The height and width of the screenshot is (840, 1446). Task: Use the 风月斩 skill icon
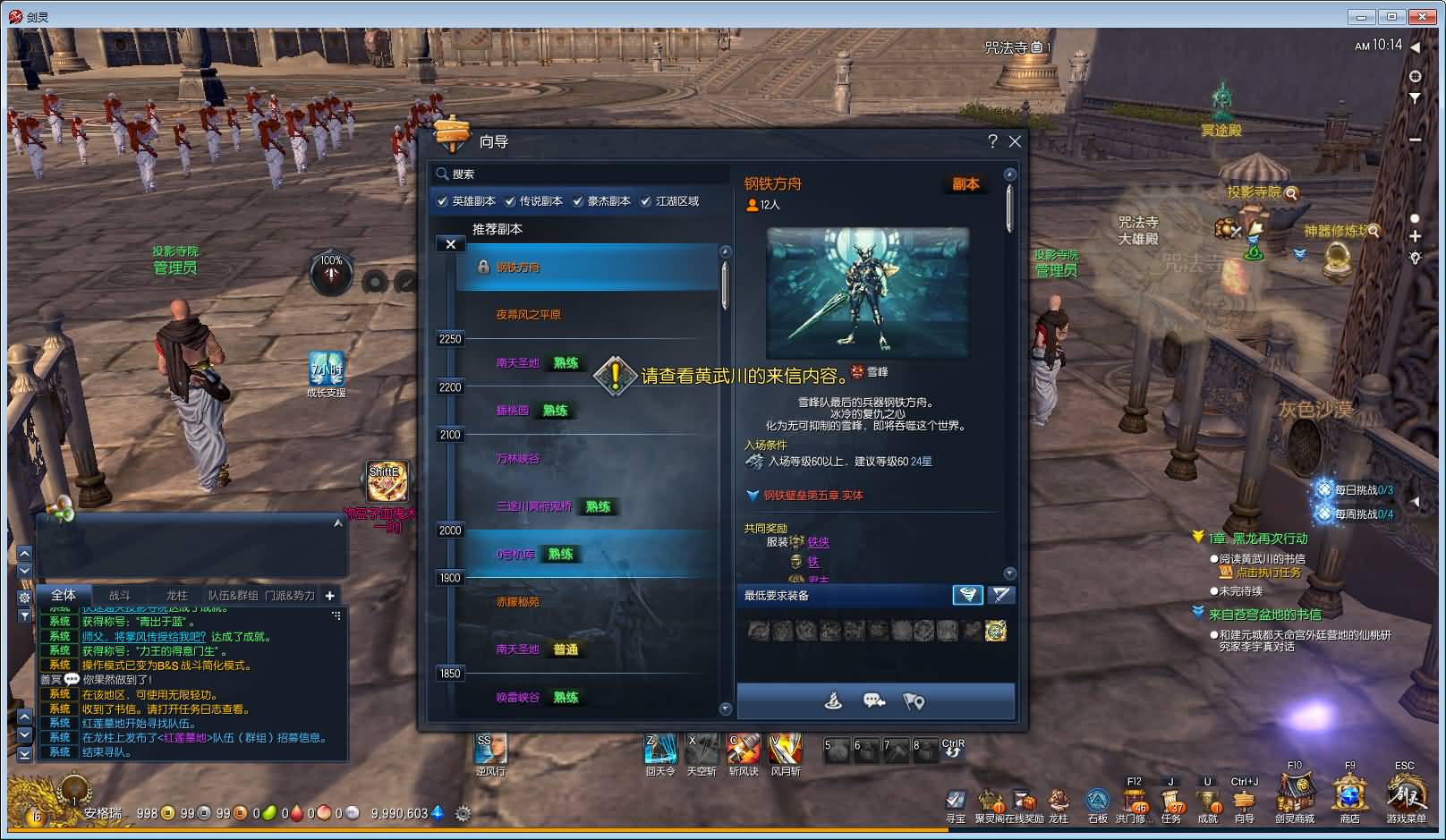pos(785,750)
